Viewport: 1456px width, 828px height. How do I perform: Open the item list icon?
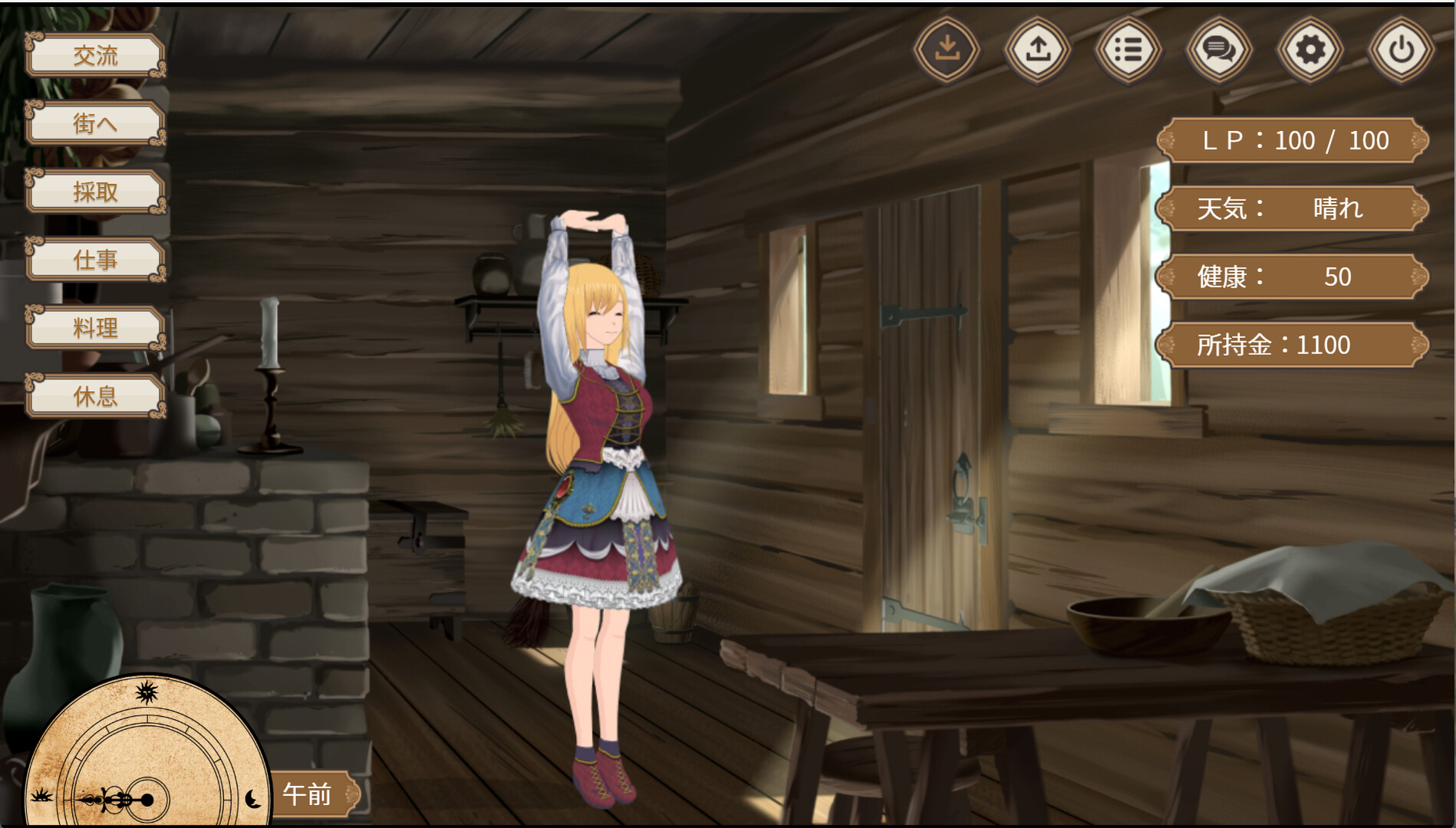1128,49
